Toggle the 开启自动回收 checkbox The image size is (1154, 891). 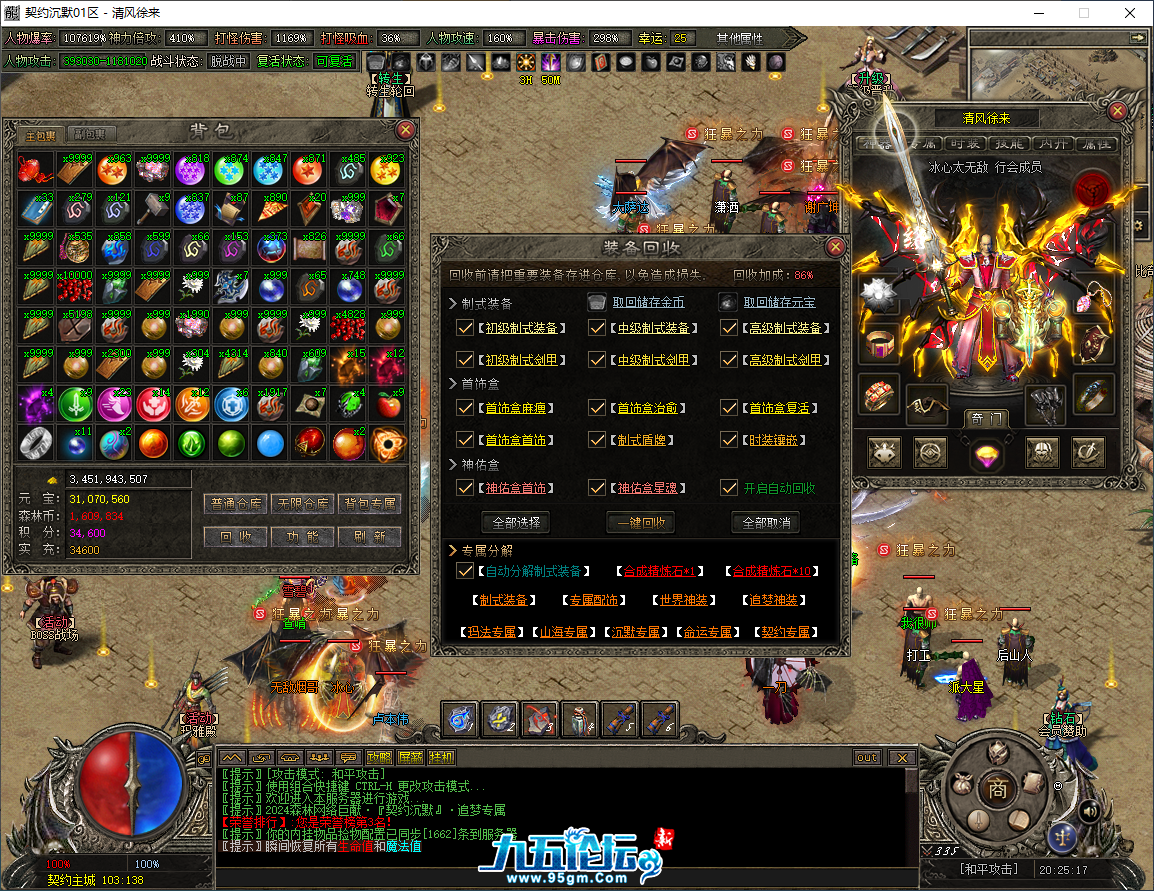click(x=730, y=488)
